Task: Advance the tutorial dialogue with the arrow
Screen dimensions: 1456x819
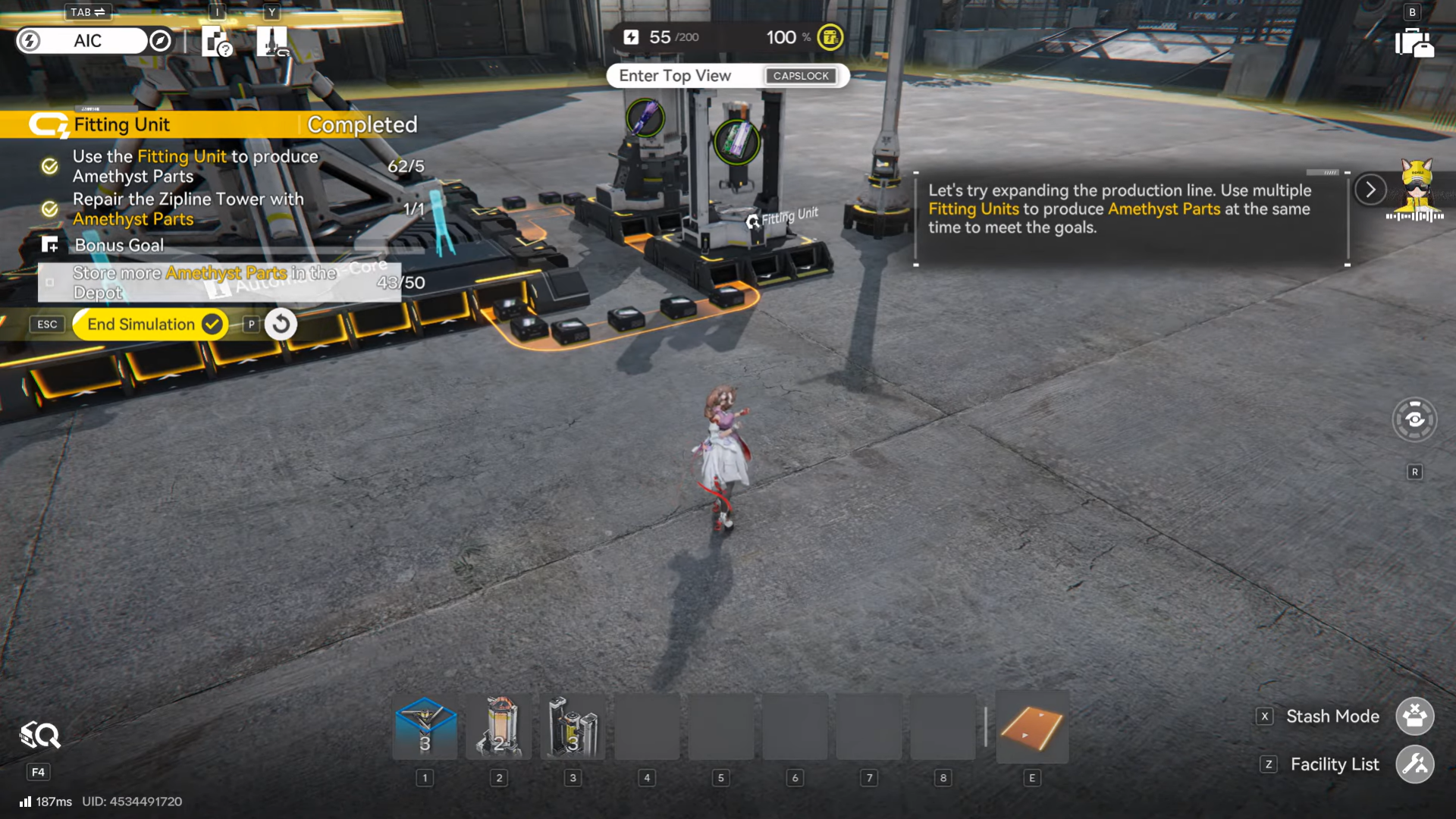Action: pos(1370,190)
